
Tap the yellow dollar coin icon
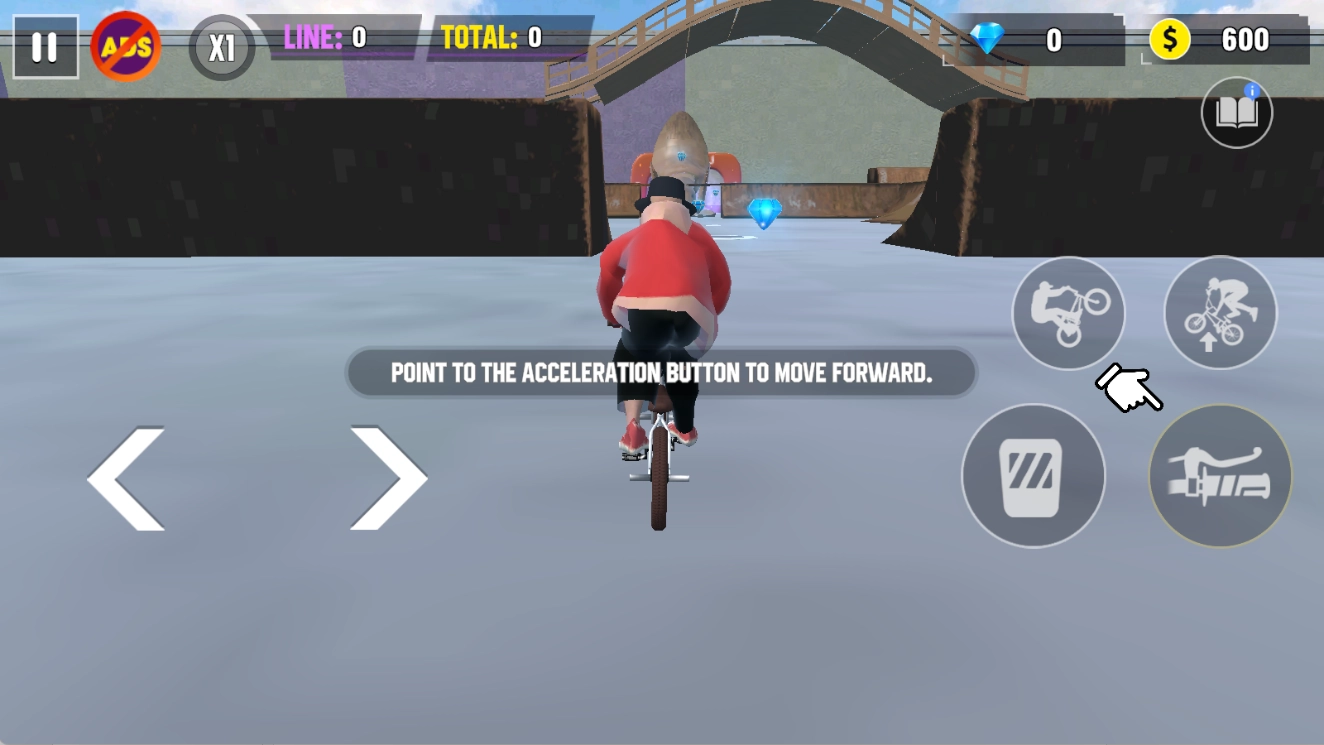tap(1168, 40)
